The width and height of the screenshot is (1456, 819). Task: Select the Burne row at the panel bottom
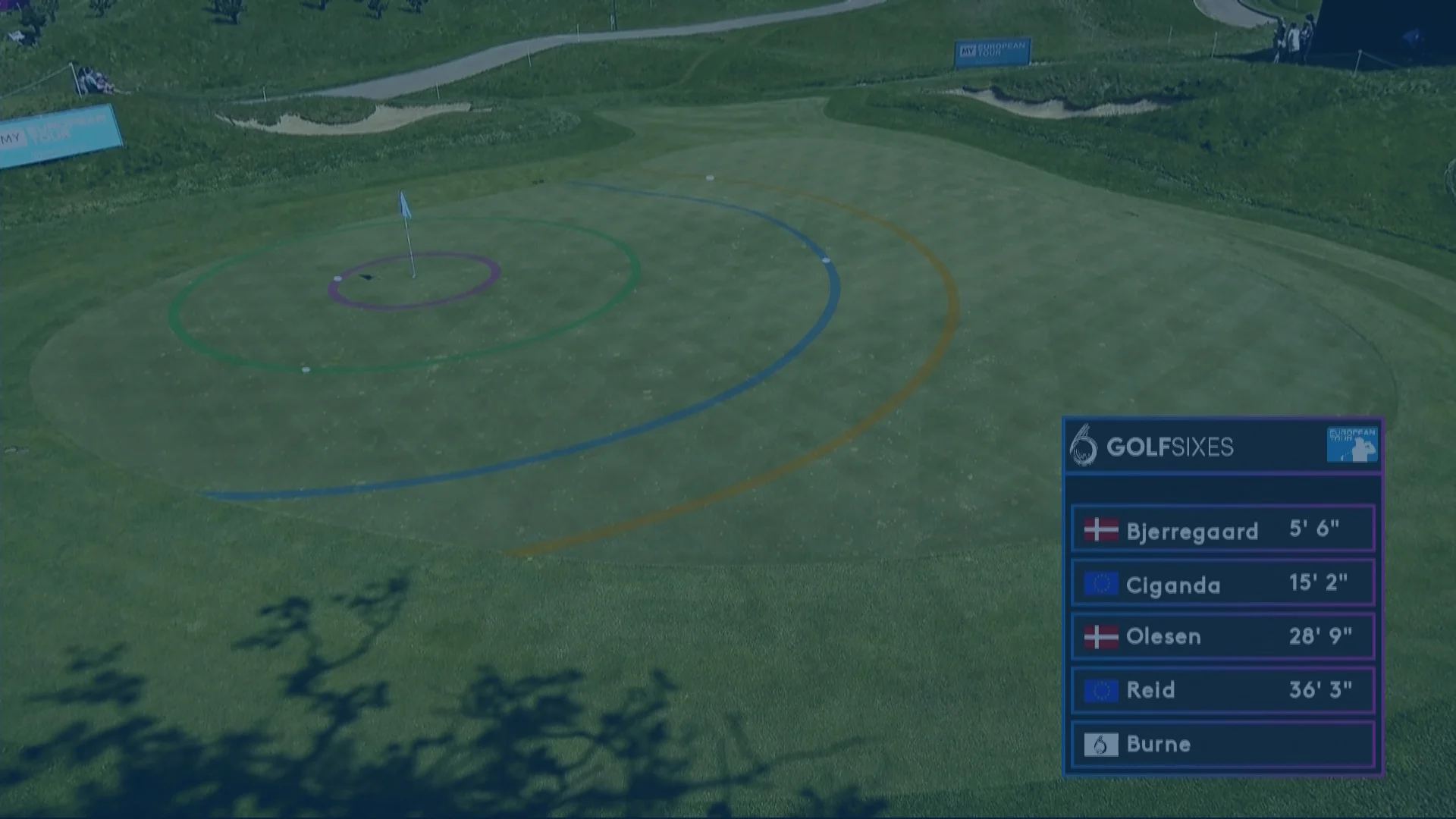point(1222,744)
